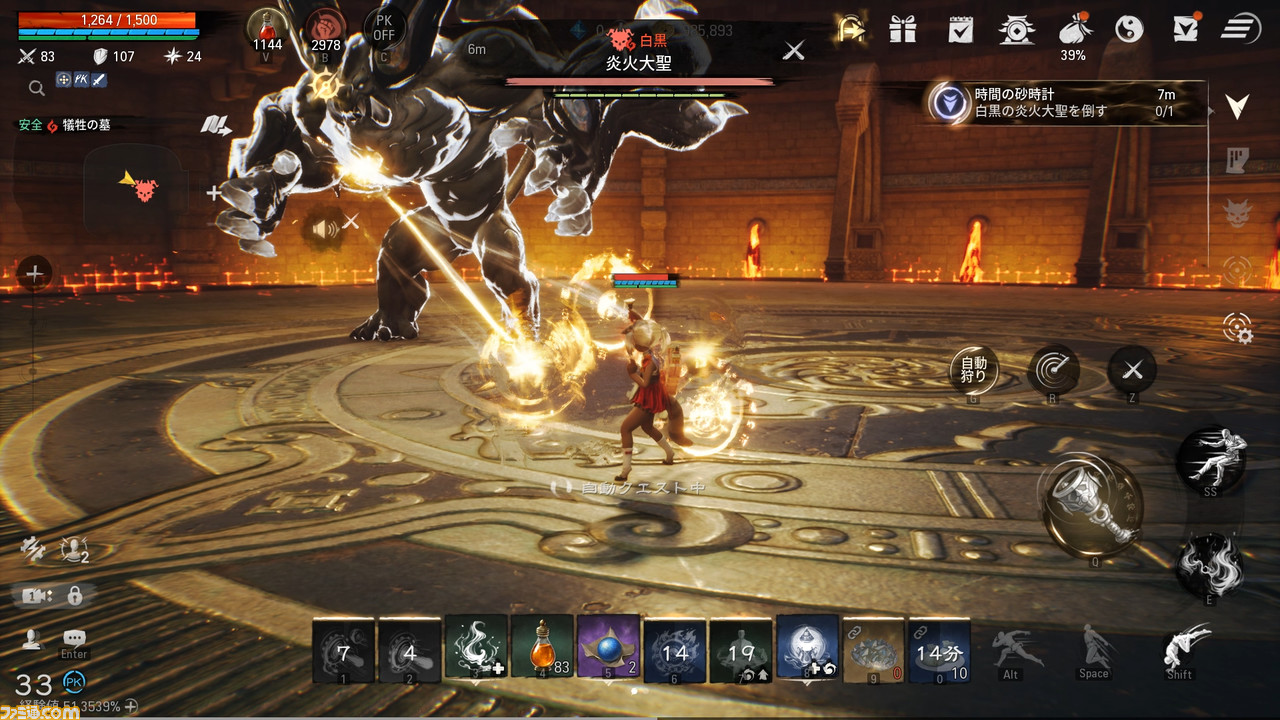Toggle the PK OFF mode button
This screenshot has height=720, width=1280.
pos(384,28)
